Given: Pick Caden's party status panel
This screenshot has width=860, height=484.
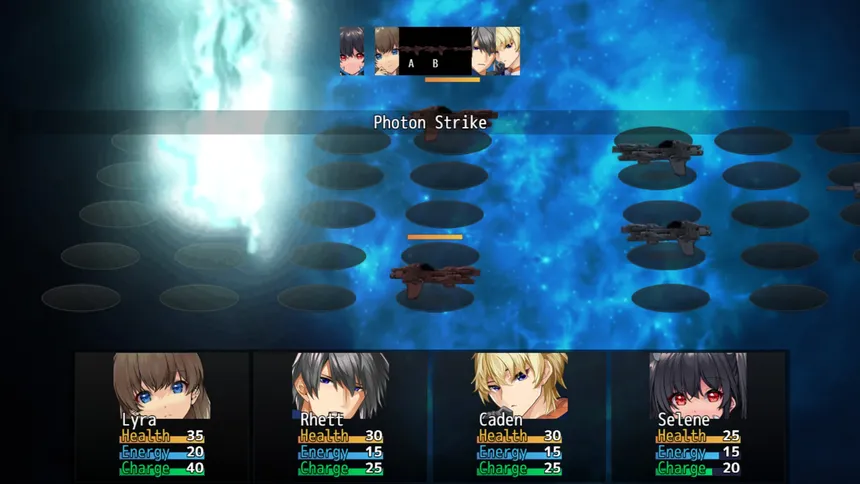Looking at the screenshot, I should tap(519, 413).
